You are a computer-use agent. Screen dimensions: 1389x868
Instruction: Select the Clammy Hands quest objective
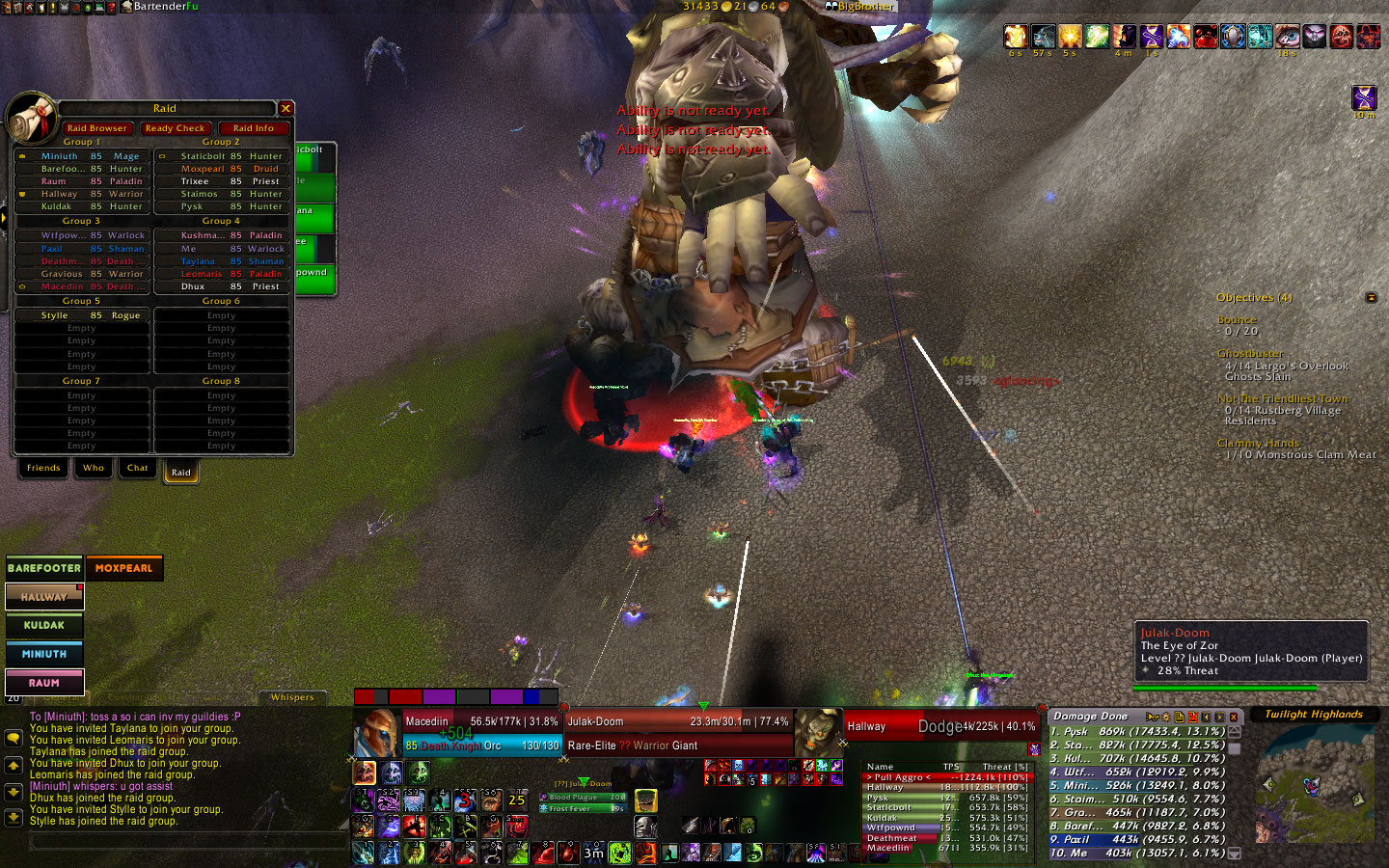[1258, 443]
